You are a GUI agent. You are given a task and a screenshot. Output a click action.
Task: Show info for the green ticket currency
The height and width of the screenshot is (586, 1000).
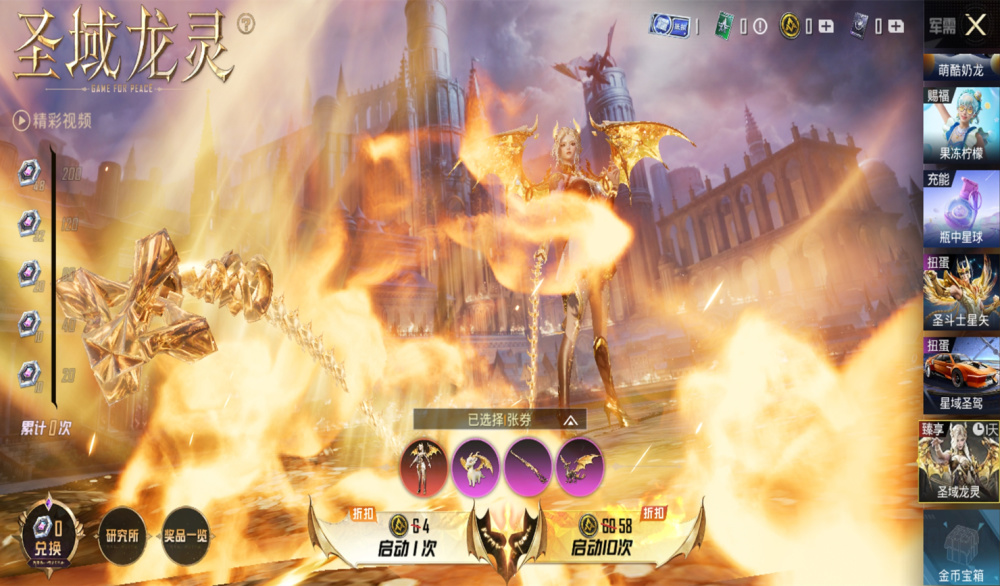pyautogui.click(x=759, y=27)
